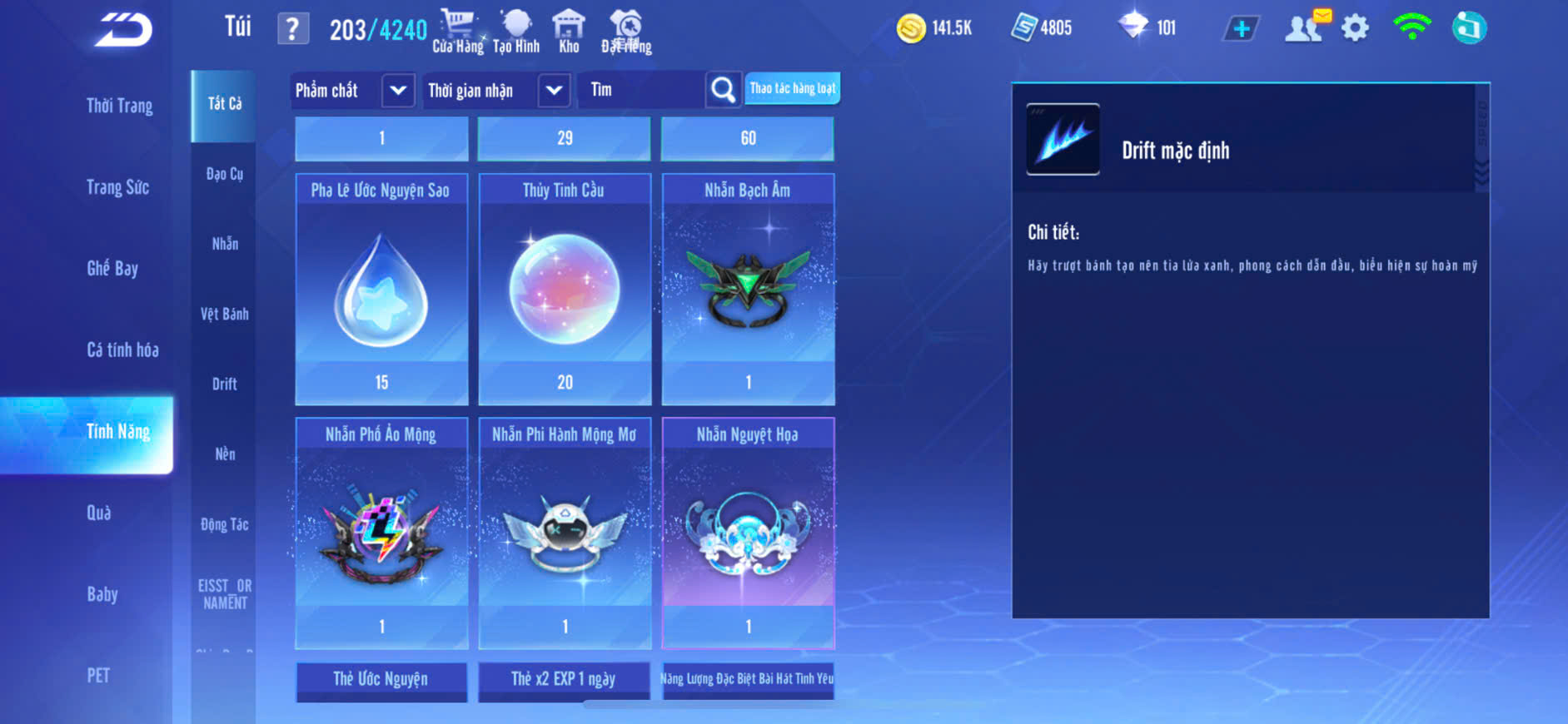Open the Cá tính hóa category
This screenshot has height=724, width=1568.
tap(122, 350)
